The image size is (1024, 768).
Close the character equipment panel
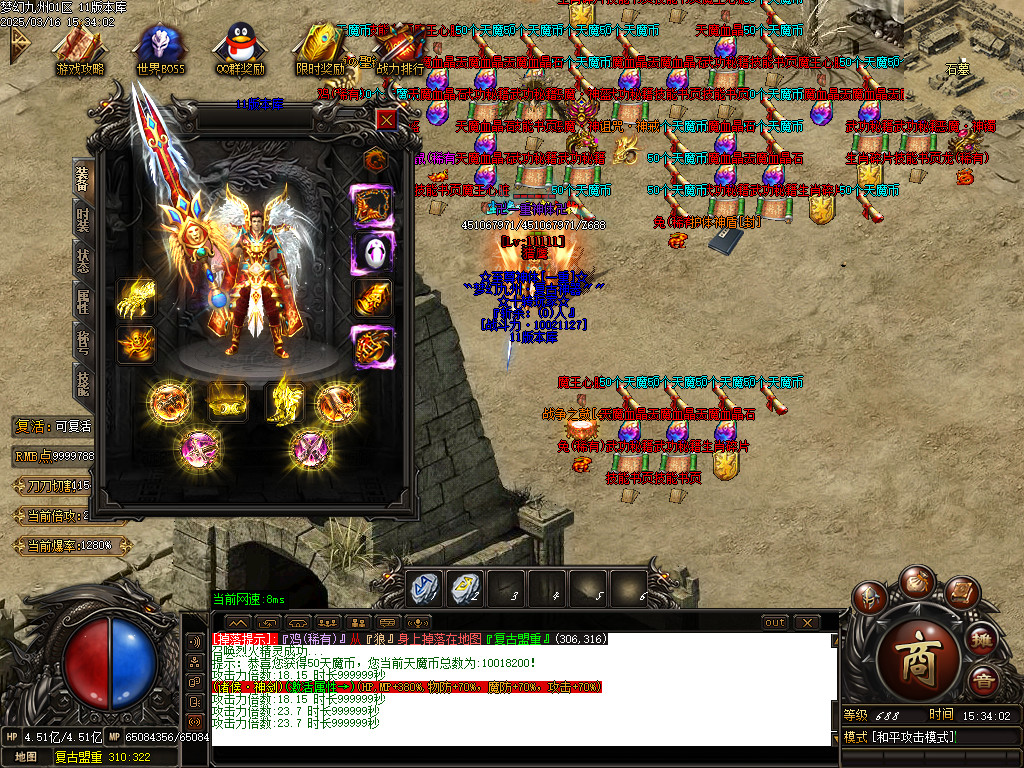pos(386,119)
